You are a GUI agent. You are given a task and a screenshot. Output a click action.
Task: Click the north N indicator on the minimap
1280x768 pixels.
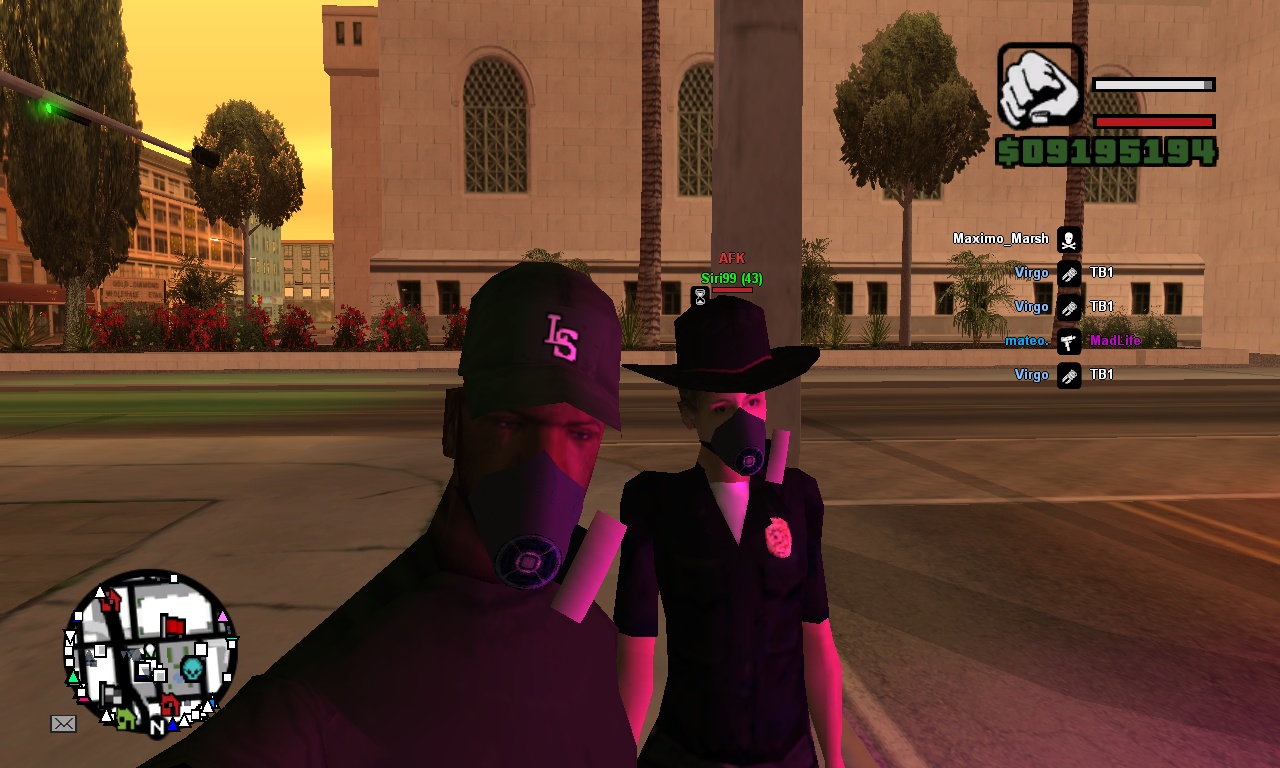157,728
